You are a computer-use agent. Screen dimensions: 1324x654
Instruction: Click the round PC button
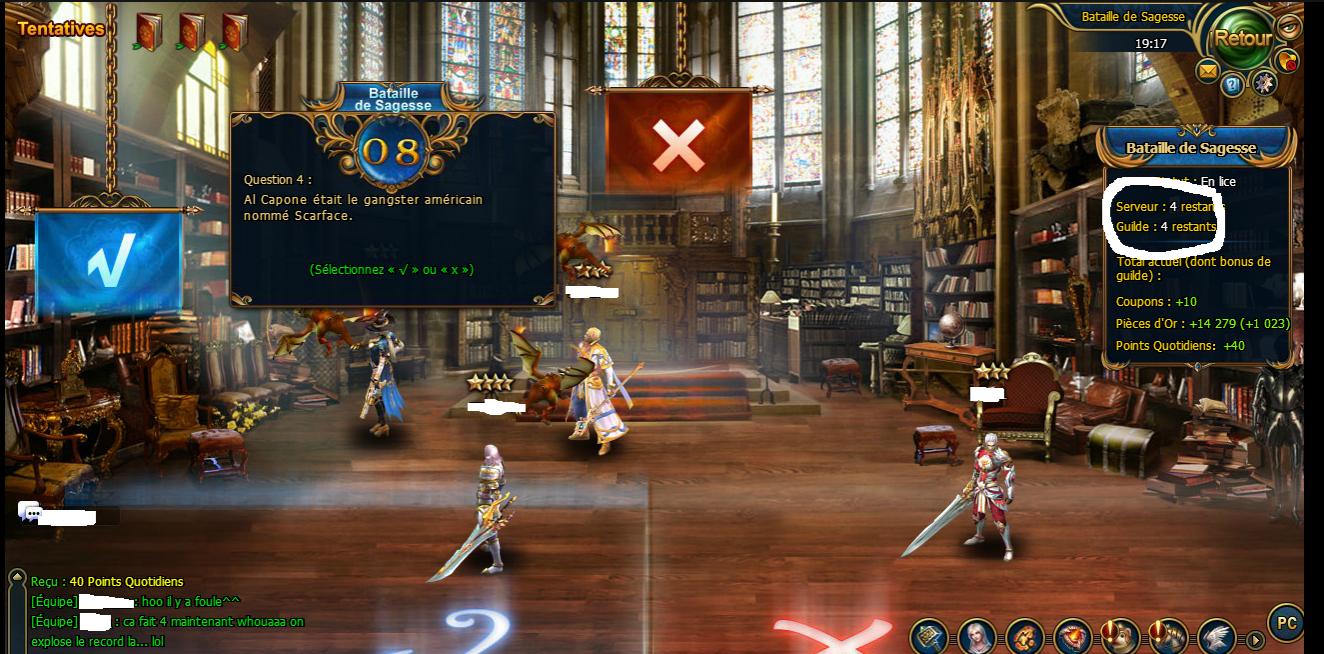pyautogui.click(x=1287, y=623)
